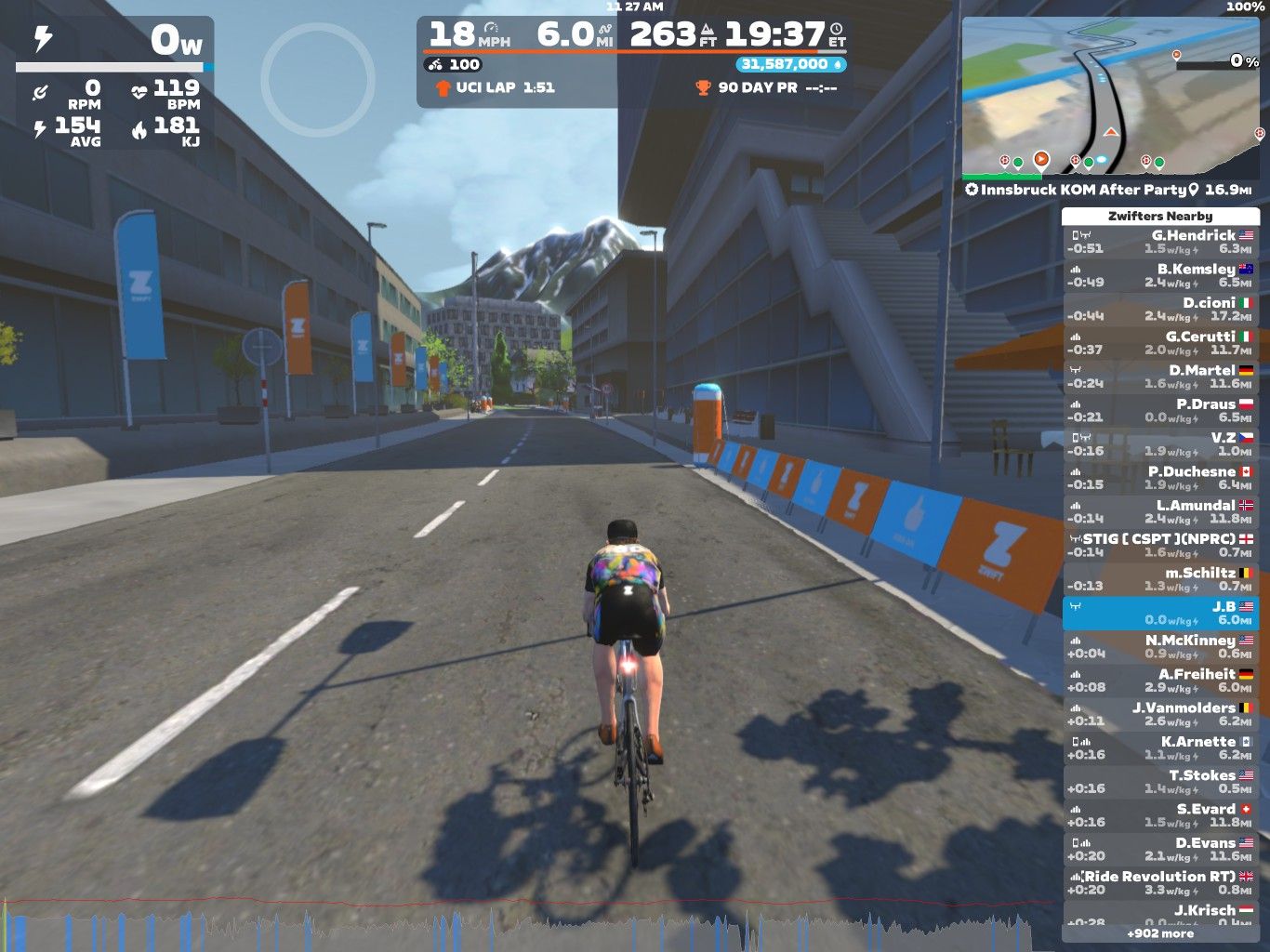Click D.Evans in the rider list

(x=1160, y=849)
